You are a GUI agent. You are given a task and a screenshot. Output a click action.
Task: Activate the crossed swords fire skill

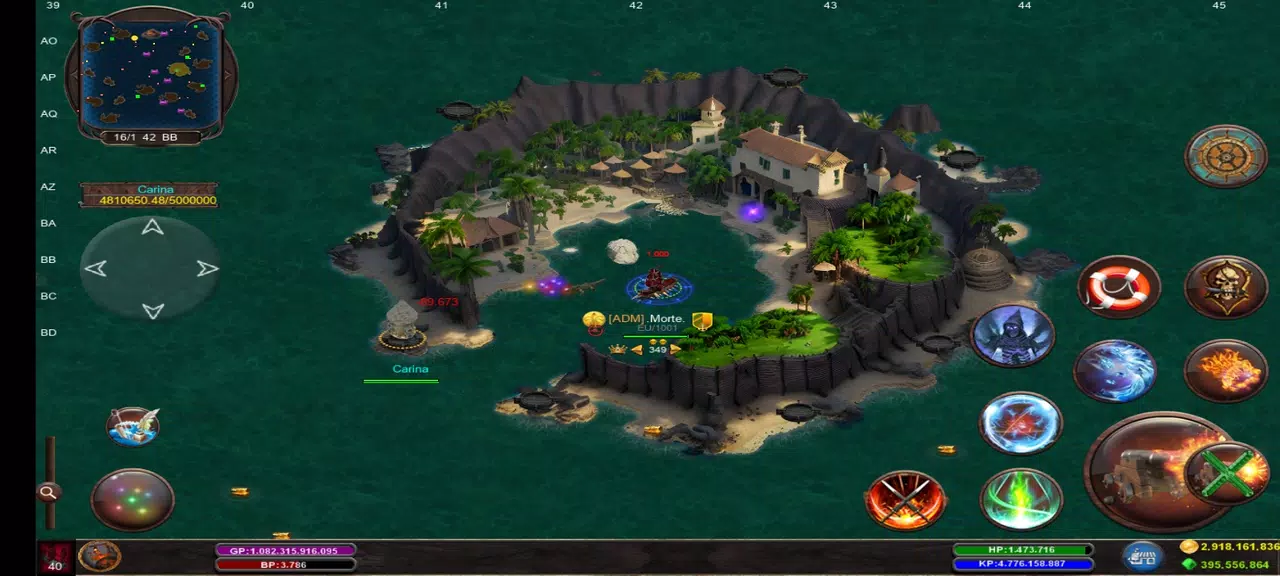(x=906, y=500)
